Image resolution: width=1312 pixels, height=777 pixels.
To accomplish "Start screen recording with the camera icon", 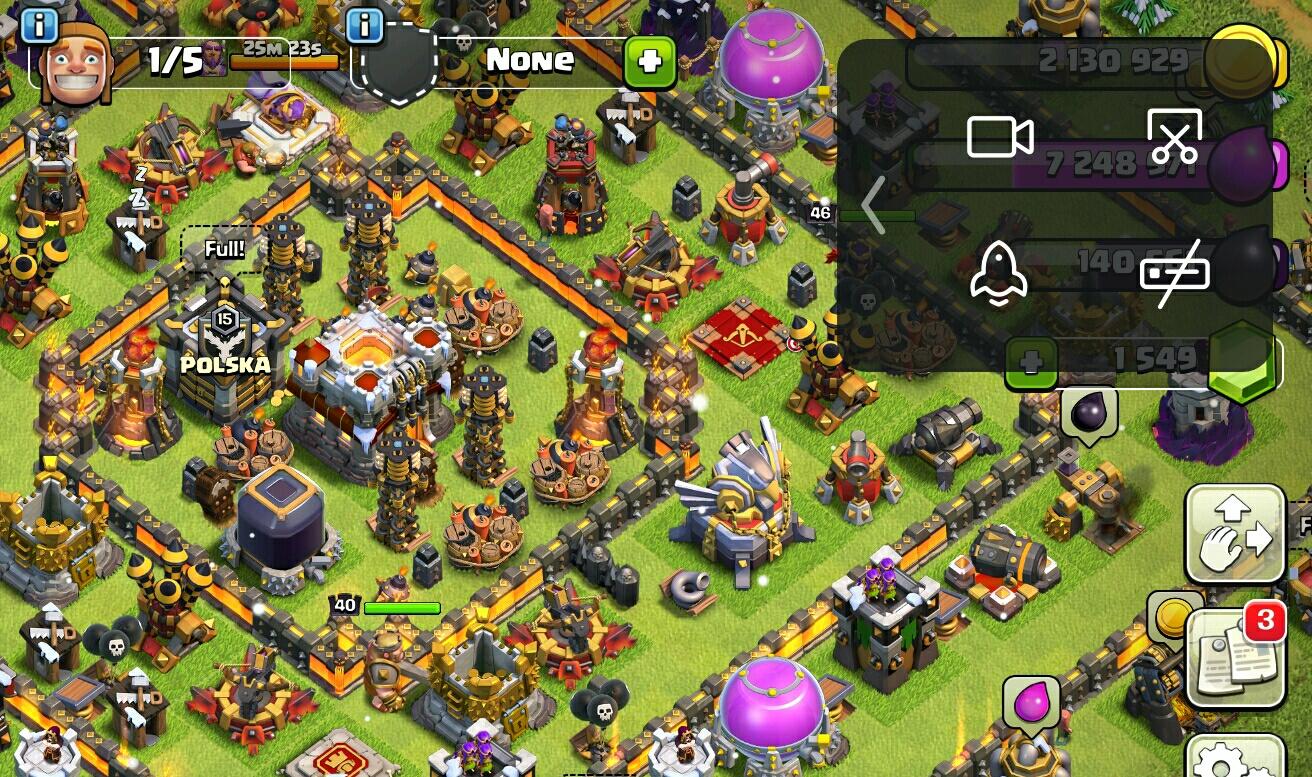I will click(999, 137).
